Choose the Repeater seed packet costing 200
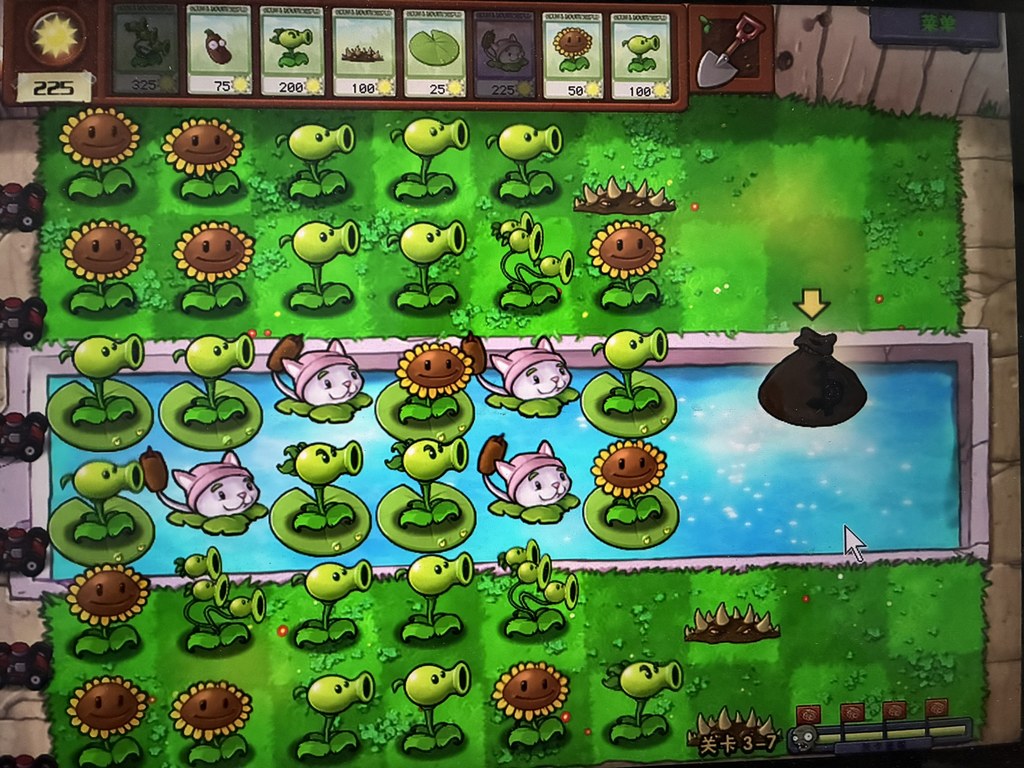 click(x=291, y=50)
